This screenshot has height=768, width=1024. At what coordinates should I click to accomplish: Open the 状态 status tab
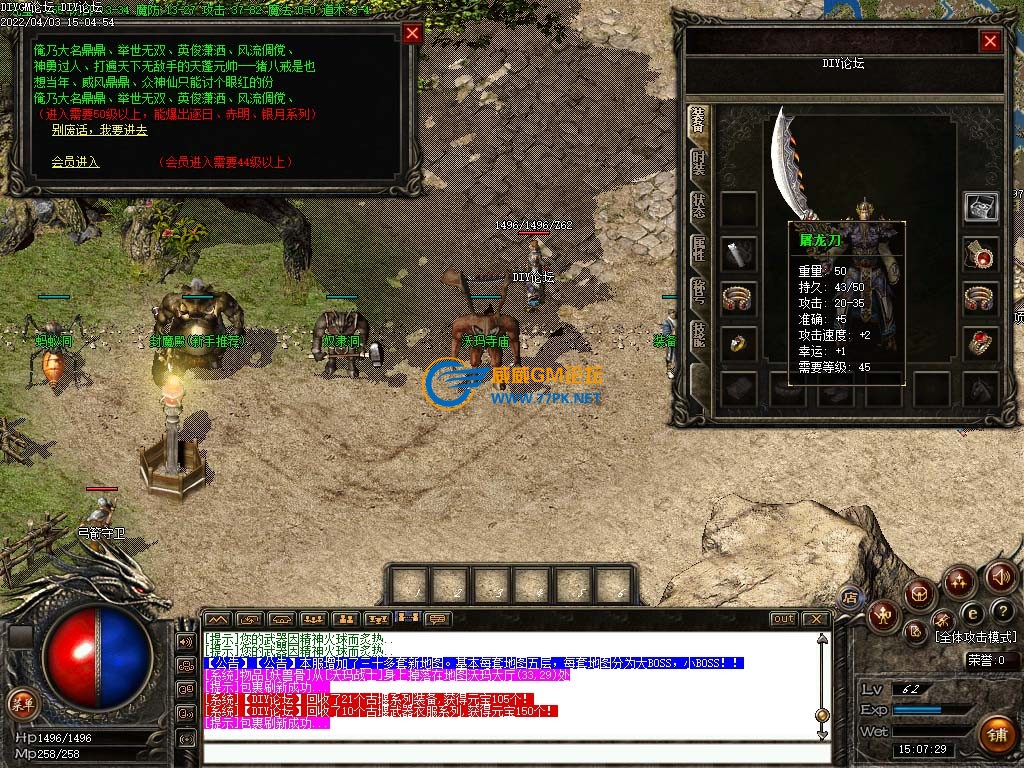(x=698, y=207)
